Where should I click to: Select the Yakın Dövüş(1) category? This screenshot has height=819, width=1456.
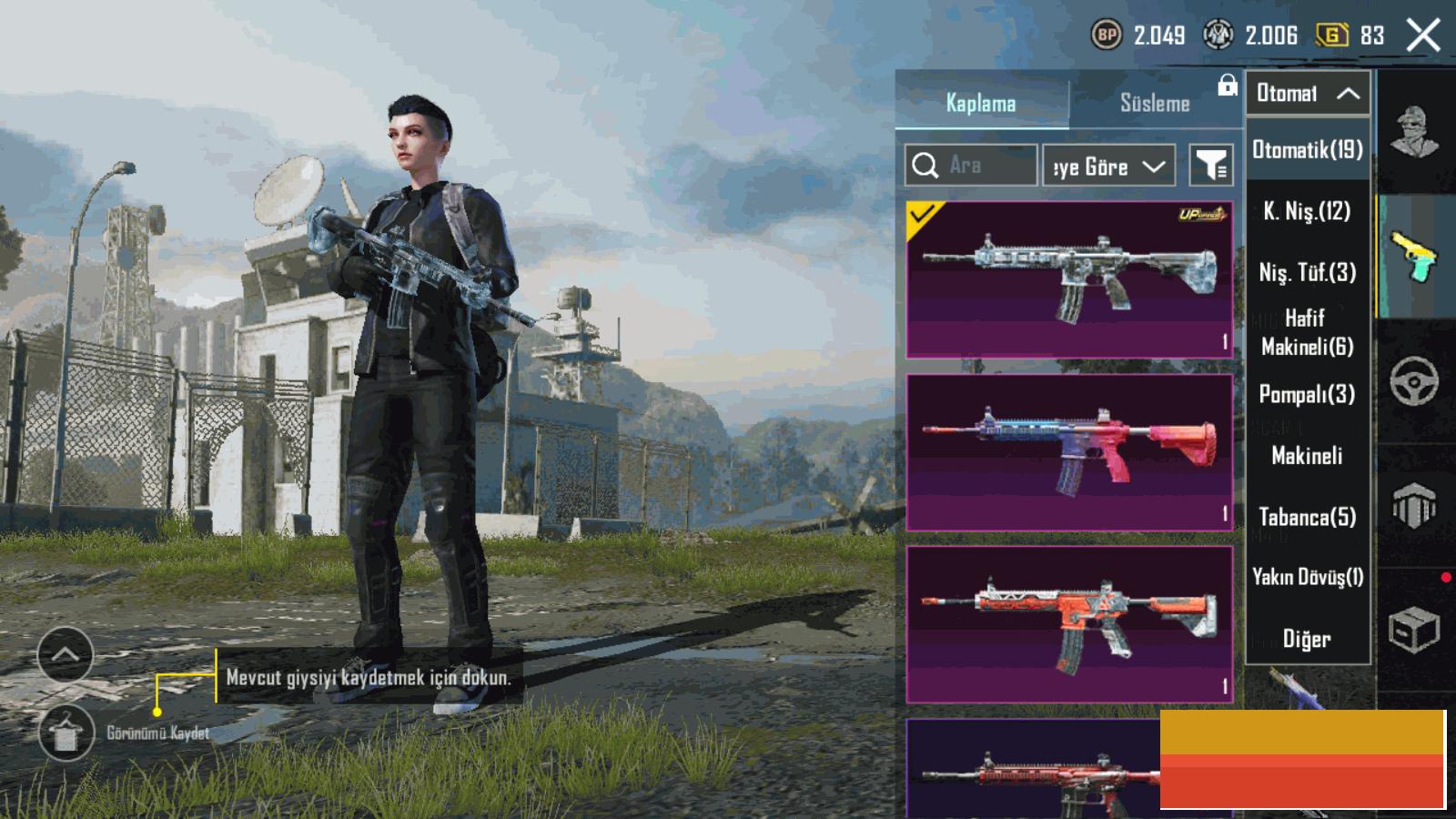point(1308,577)
